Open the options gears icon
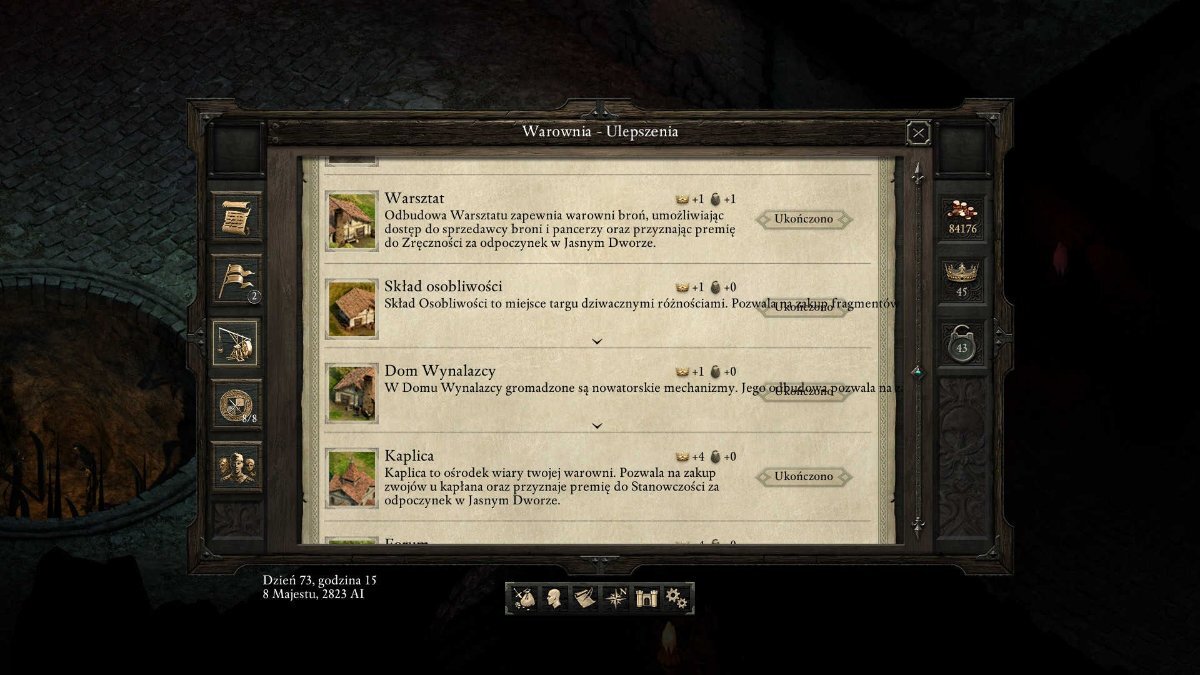 pos(676,598)
